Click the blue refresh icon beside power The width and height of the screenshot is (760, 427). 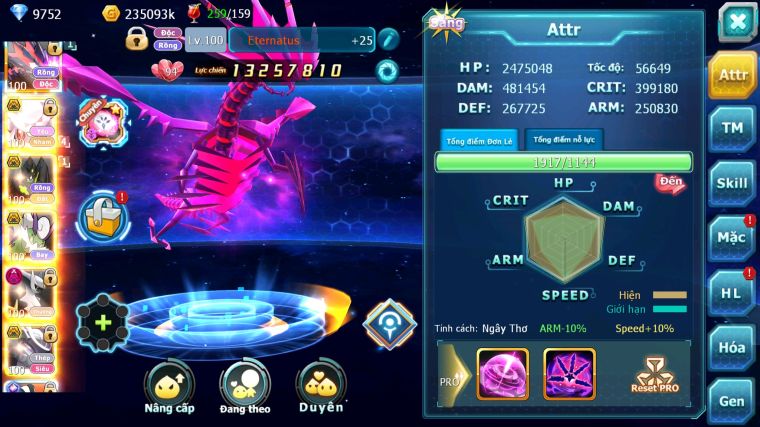386,70
